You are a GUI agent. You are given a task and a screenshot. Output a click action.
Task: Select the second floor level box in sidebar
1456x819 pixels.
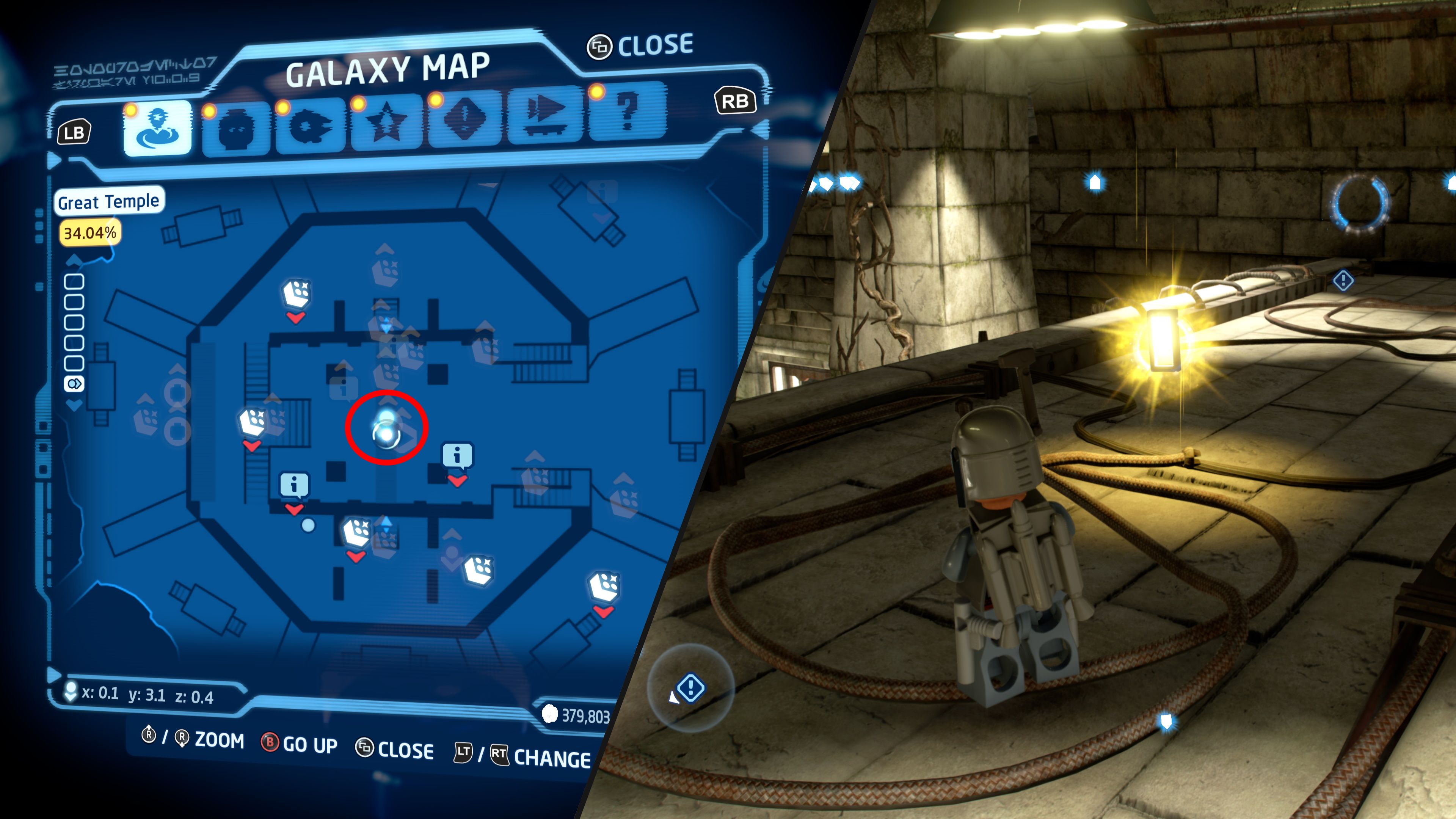click(74, 302)
